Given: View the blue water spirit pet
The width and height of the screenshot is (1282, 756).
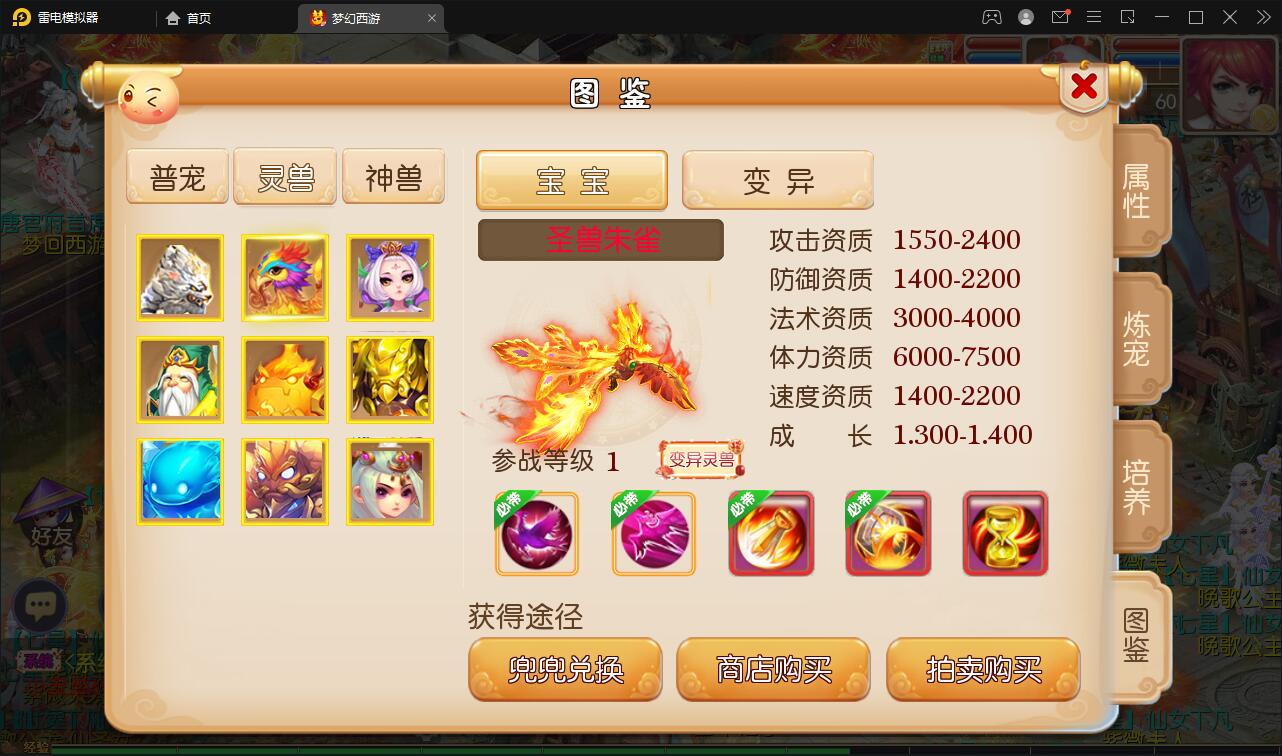Looking at the screenshot, I should pyautogui.click(x=180, y=481).
